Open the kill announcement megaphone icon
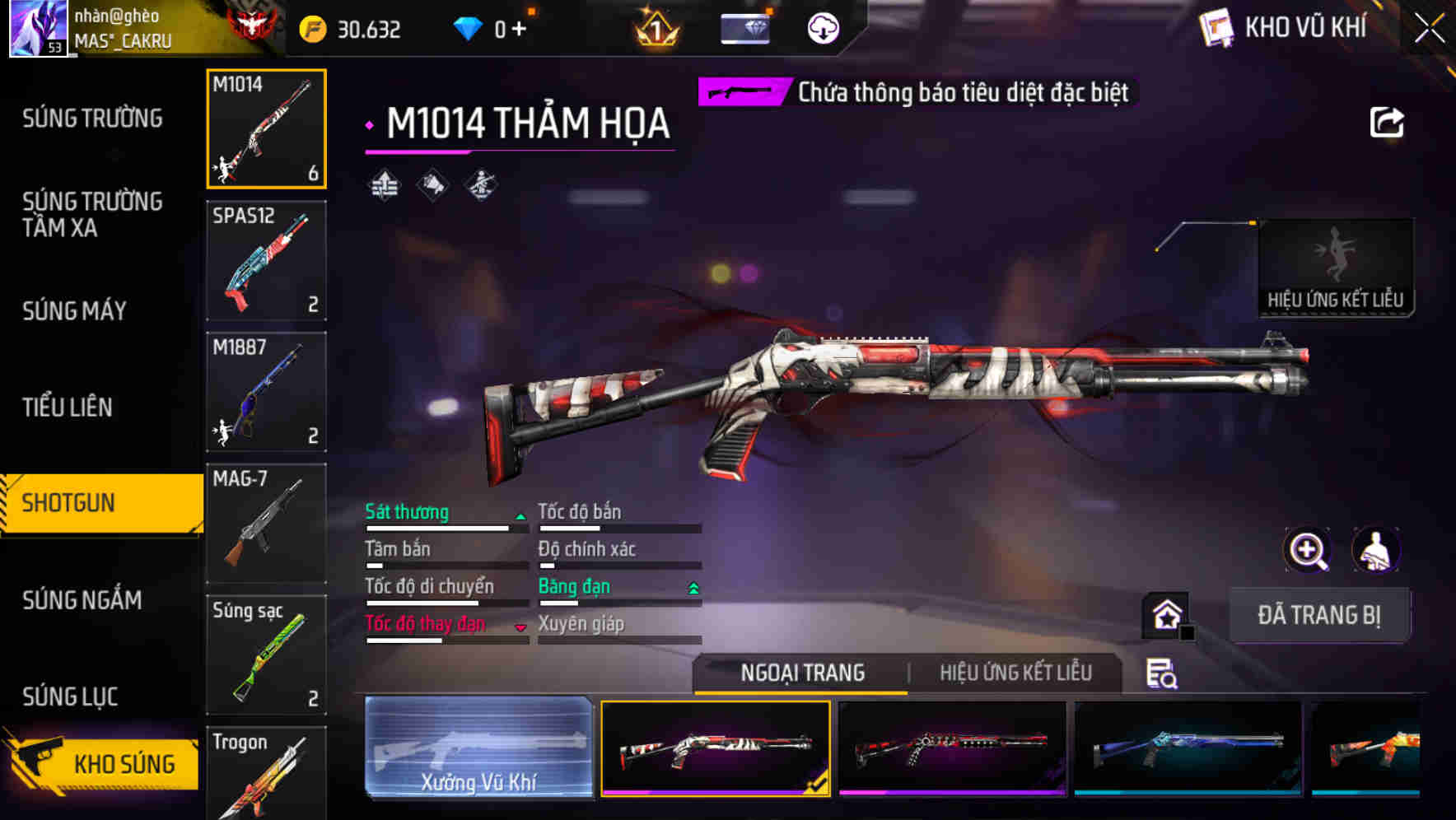Screen dimensions: 1456x820 (x=432, y=186)
